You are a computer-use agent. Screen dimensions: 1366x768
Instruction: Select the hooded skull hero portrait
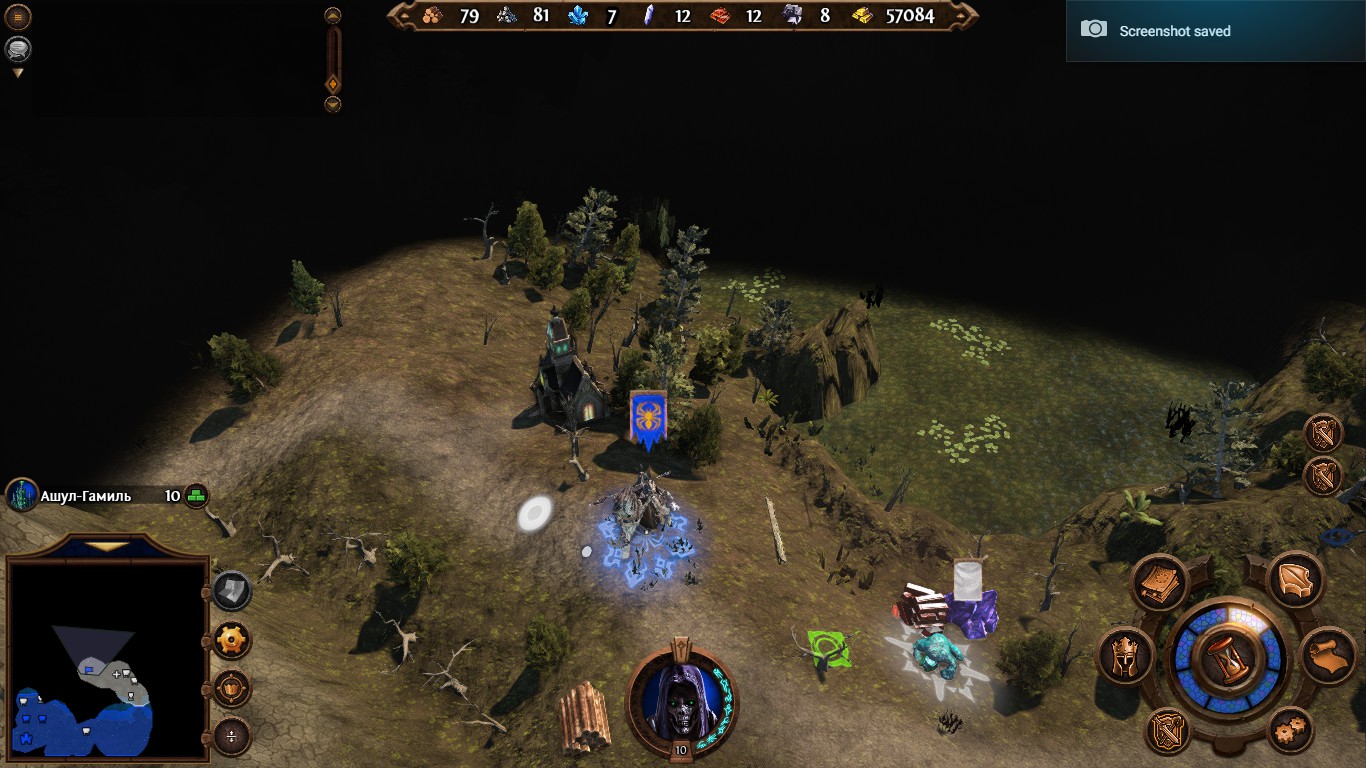[680, 697]
